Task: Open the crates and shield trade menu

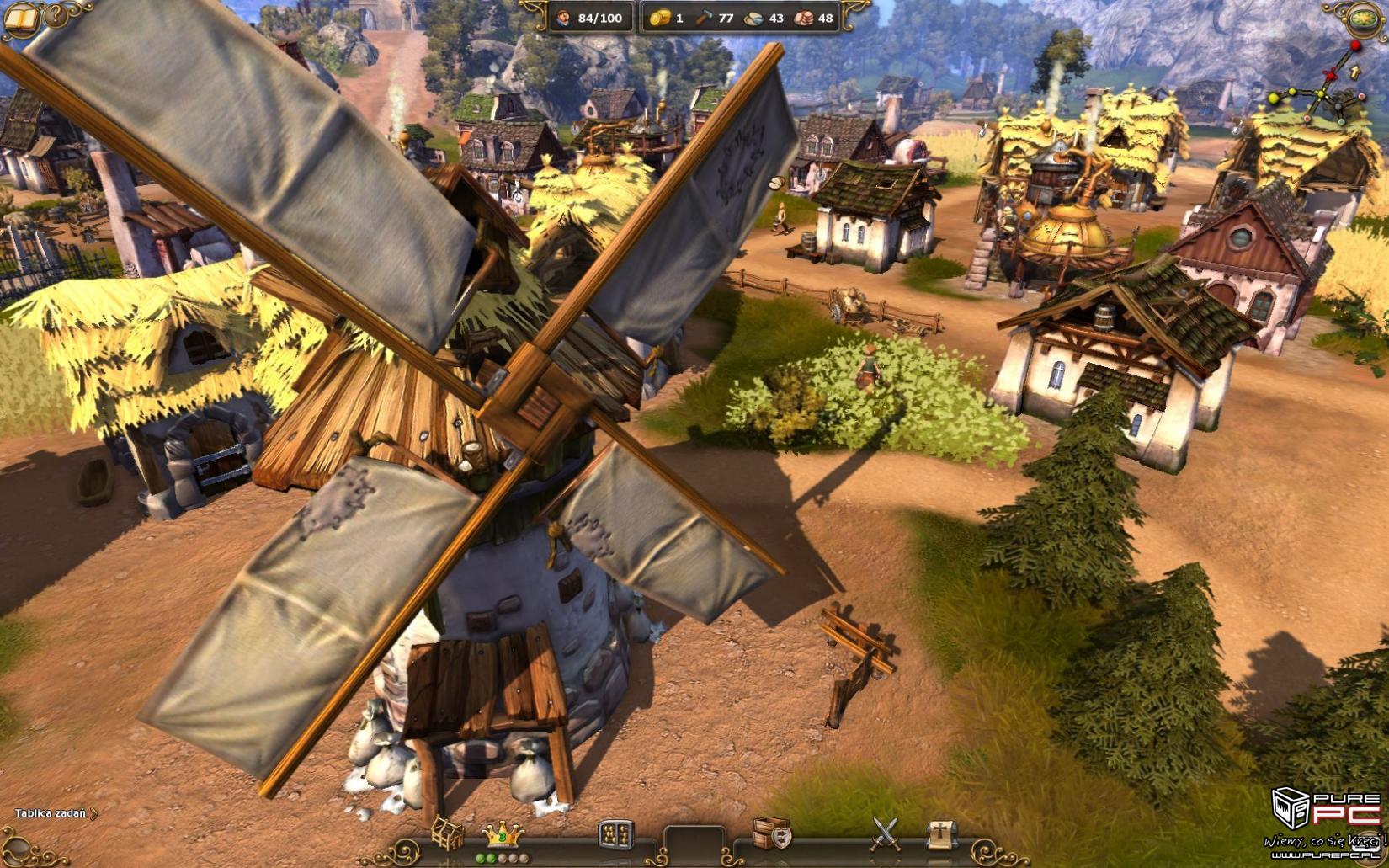Action: click(771, 833)
